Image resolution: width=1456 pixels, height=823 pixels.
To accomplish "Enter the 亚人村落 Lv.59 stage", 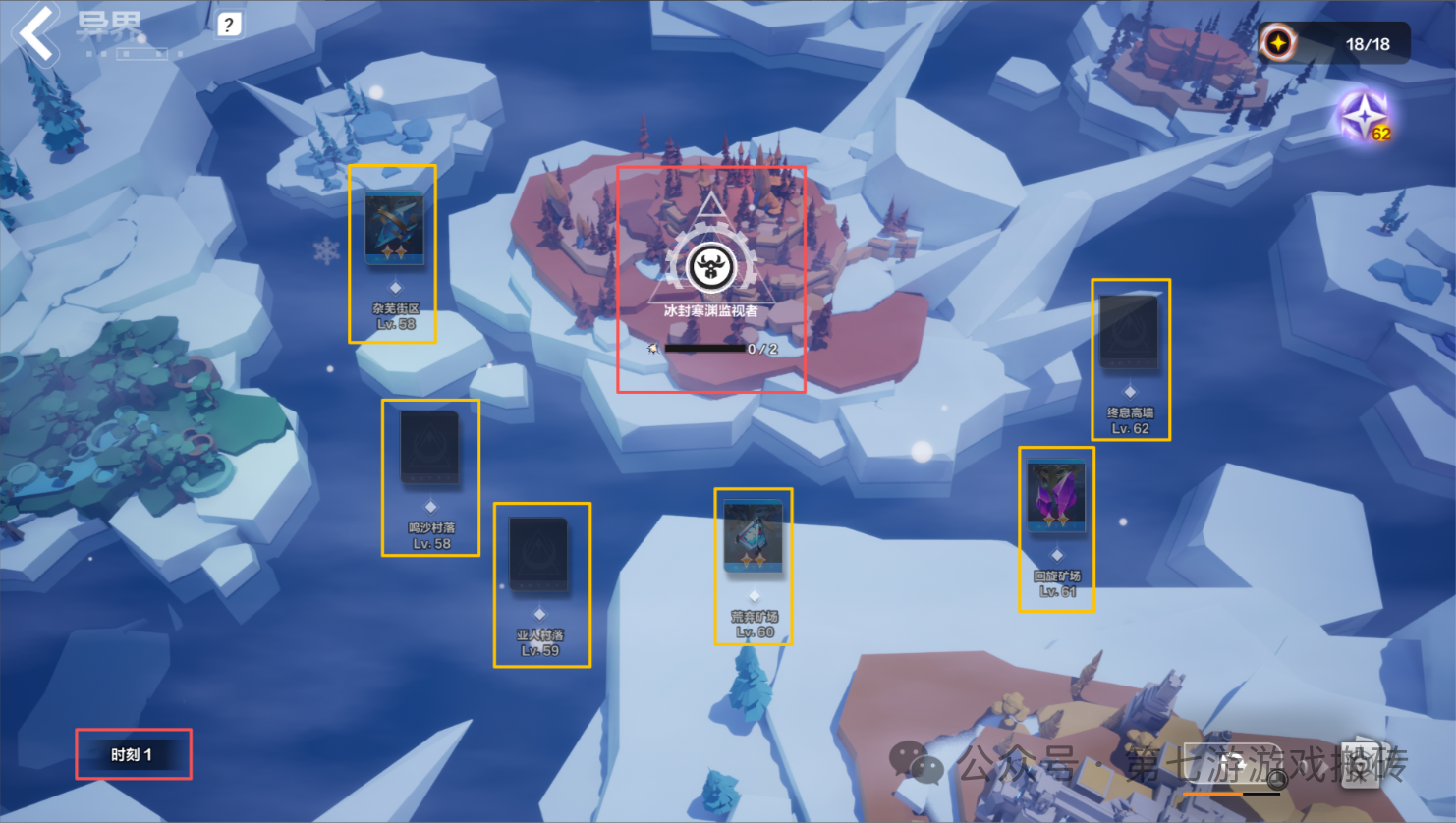I will [x=539, y=555].
